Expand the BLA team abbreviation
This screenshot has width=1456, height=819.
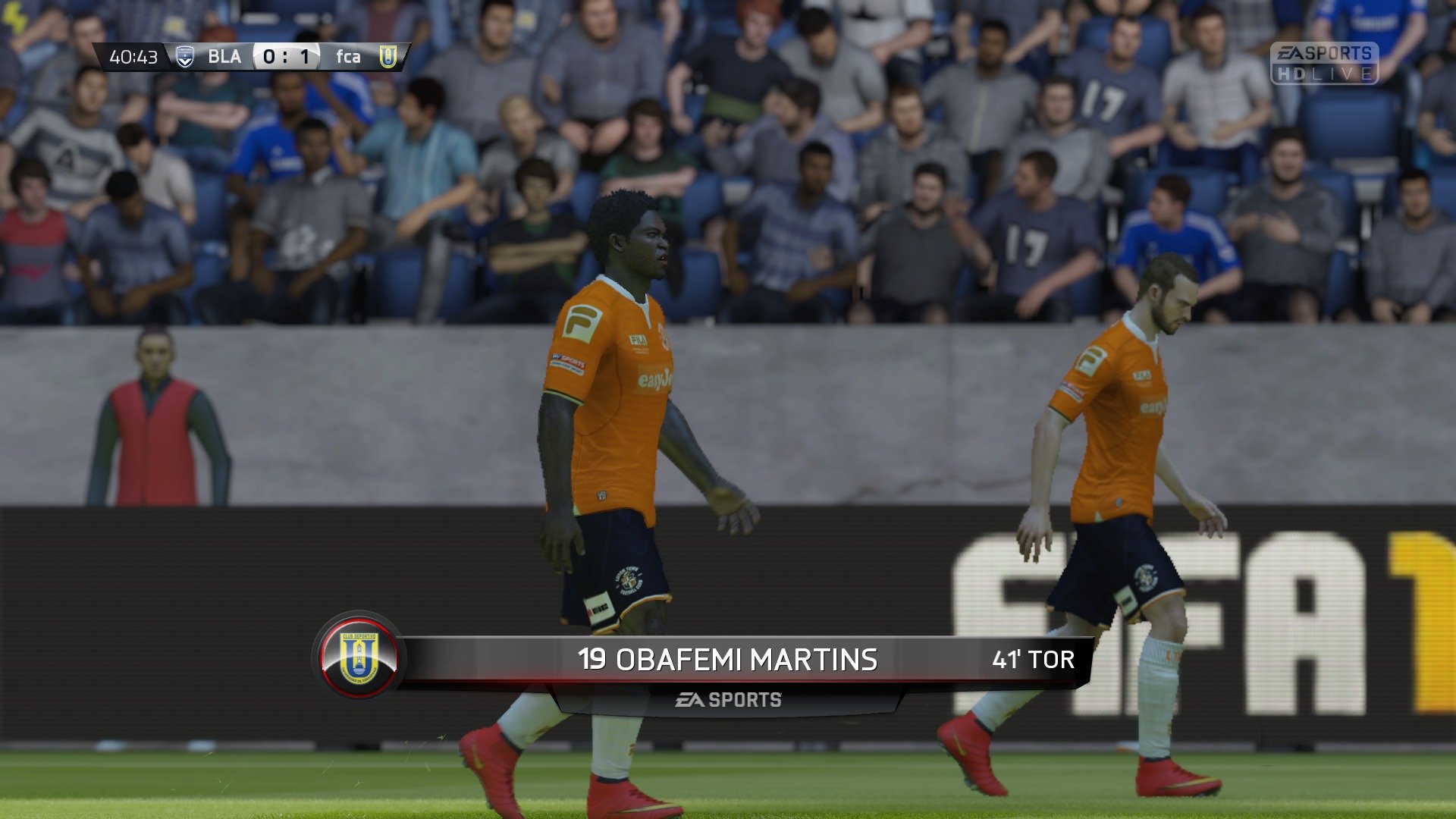[x=225, y=55]
